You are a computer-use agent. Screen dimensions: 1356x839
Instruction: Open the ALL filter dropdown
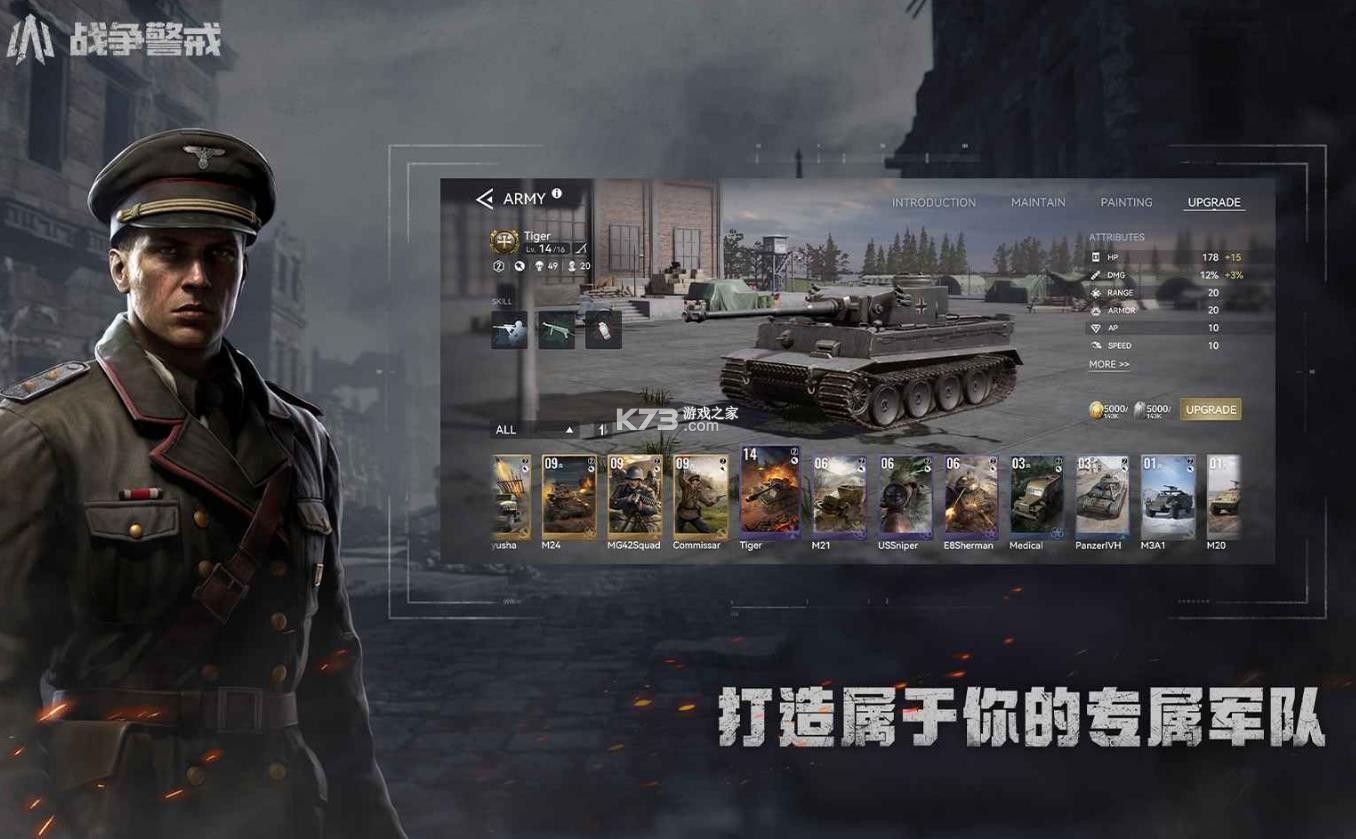point(506,429)
